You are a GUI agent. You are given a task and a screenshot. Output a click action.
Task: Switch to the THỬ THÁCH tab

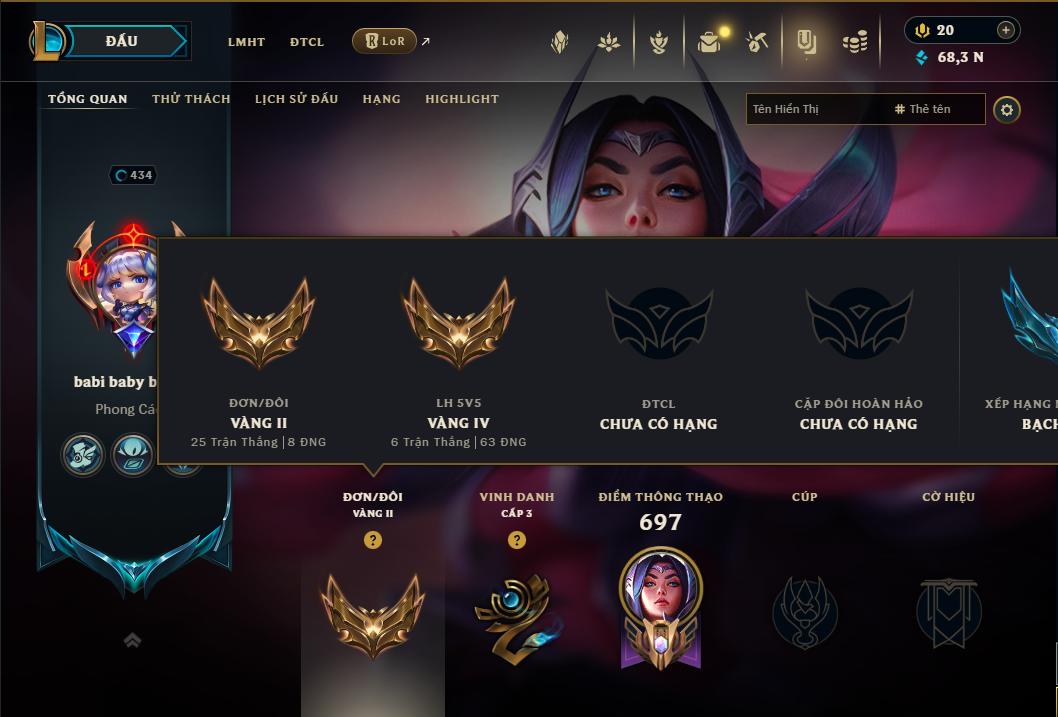pos(191,99)
